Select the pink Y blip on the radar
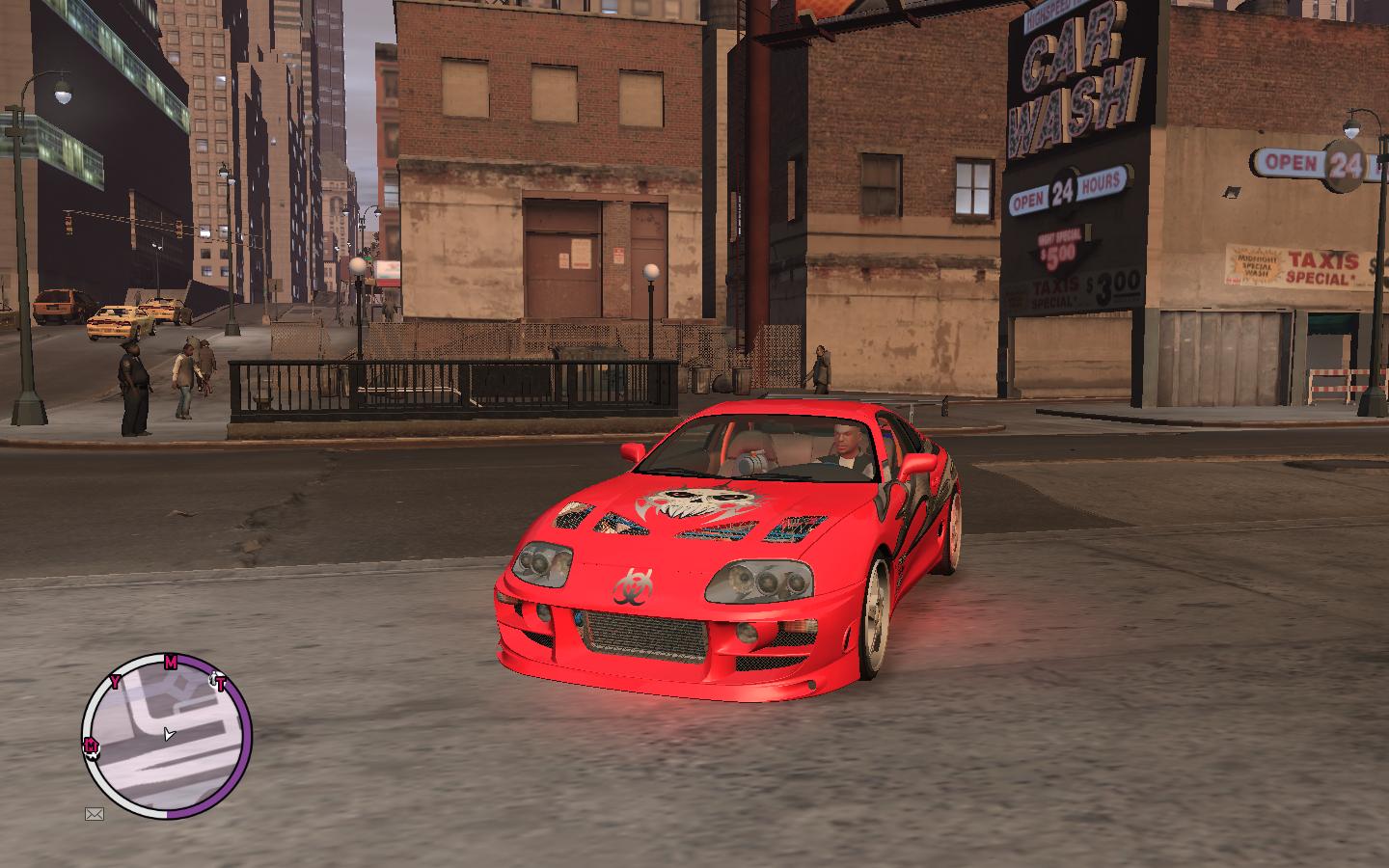The height and width of the screenshot is (868, 1389). pyautogui.click(x=116, y=683)
